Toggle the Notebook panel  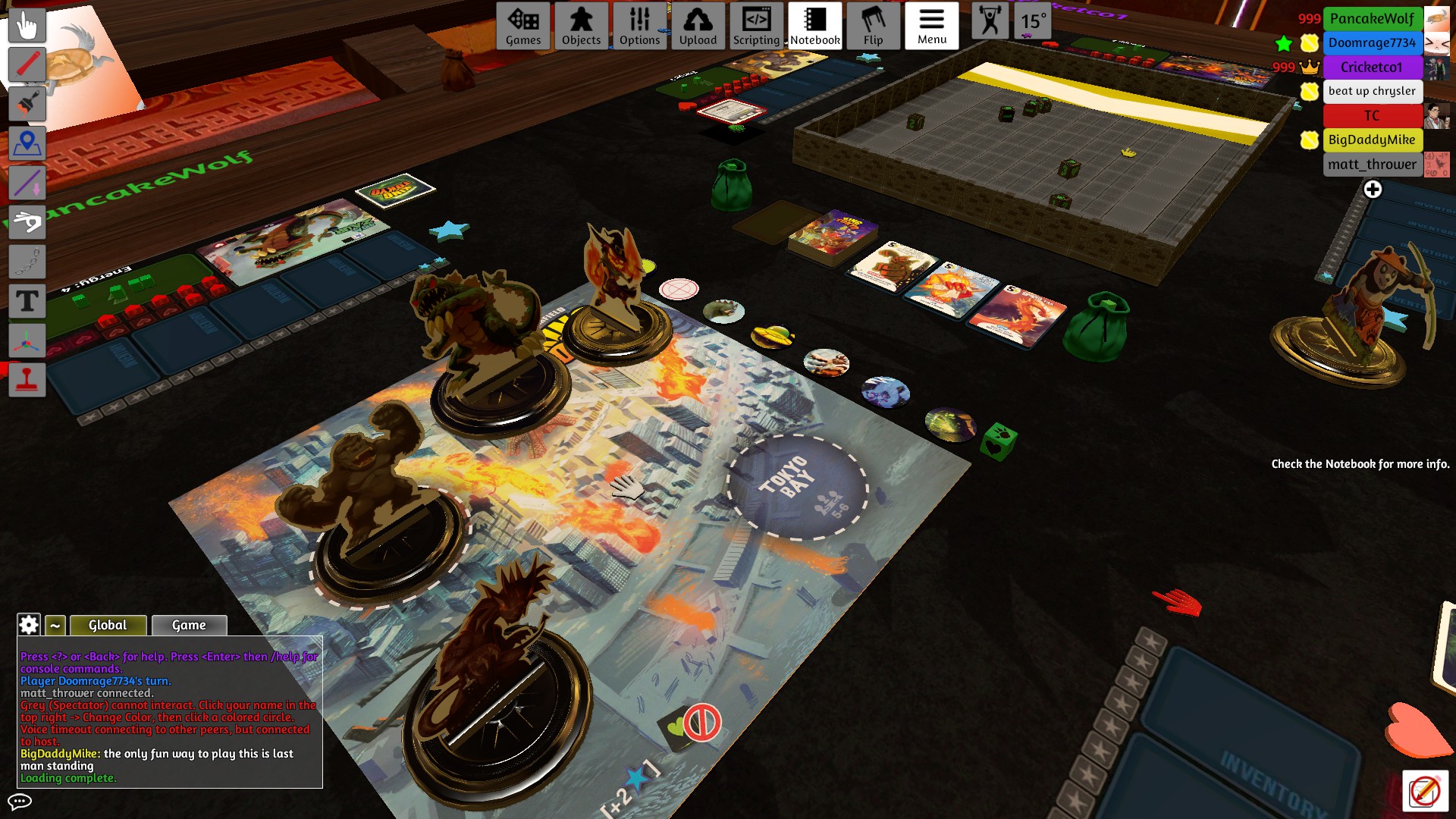coord(814,26)
